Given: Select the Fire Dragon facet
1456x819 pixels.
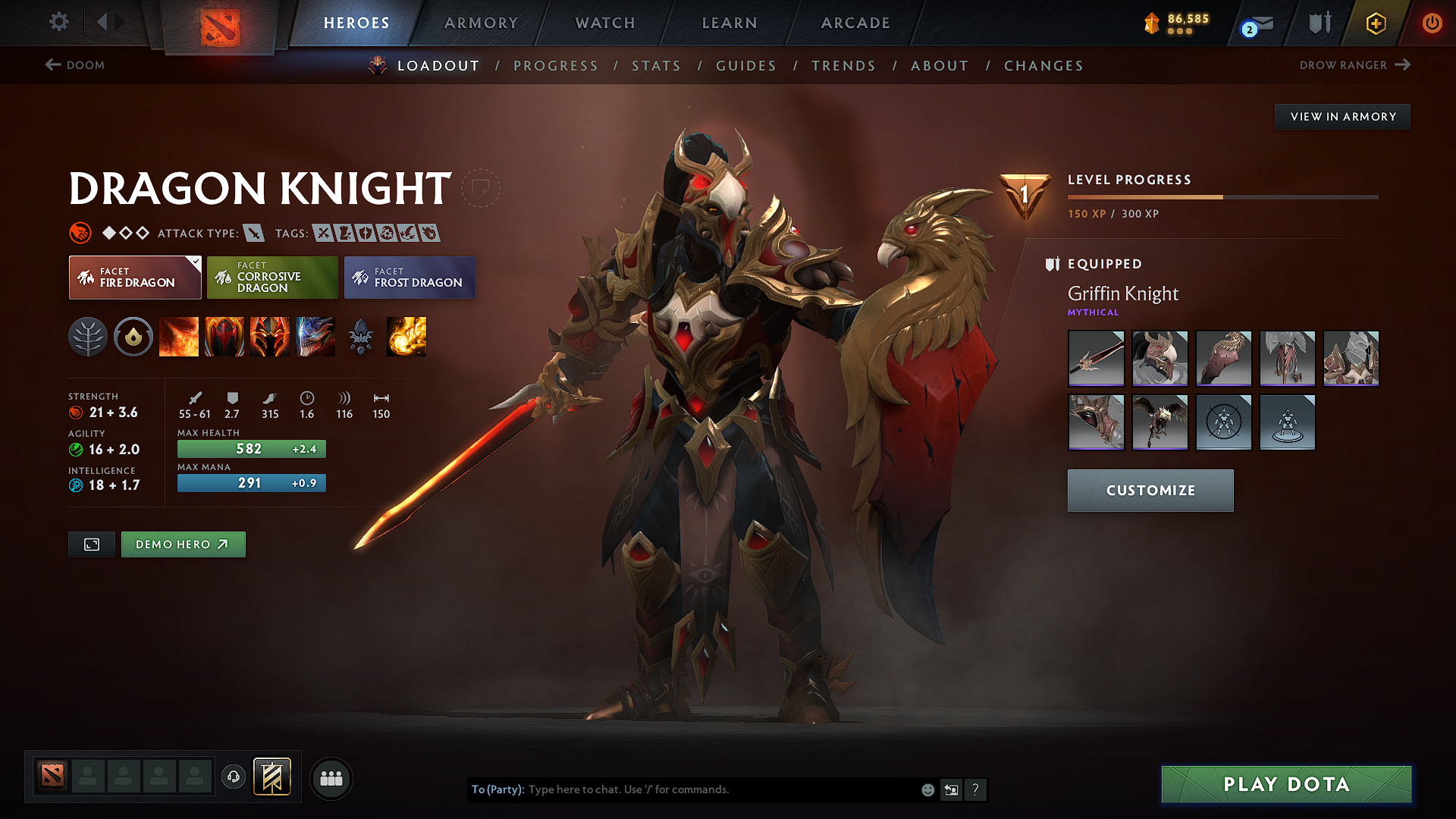Looking at the screenshot, I should click(x=134, y=278).
